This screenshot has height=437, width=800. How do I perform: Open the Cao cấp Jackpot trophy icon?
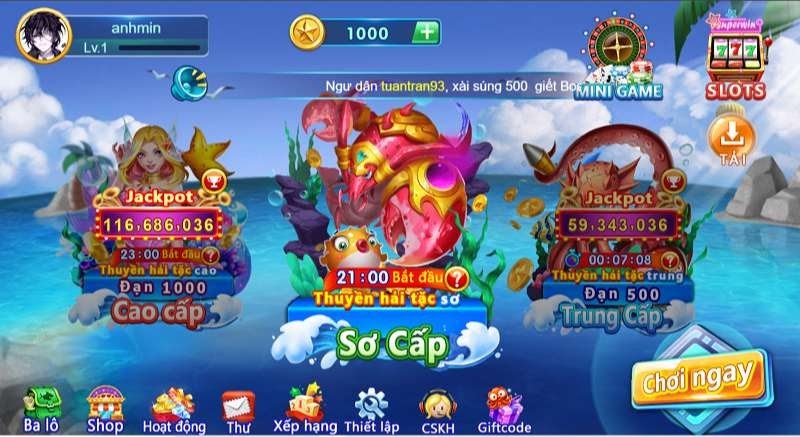coord(211,181)
